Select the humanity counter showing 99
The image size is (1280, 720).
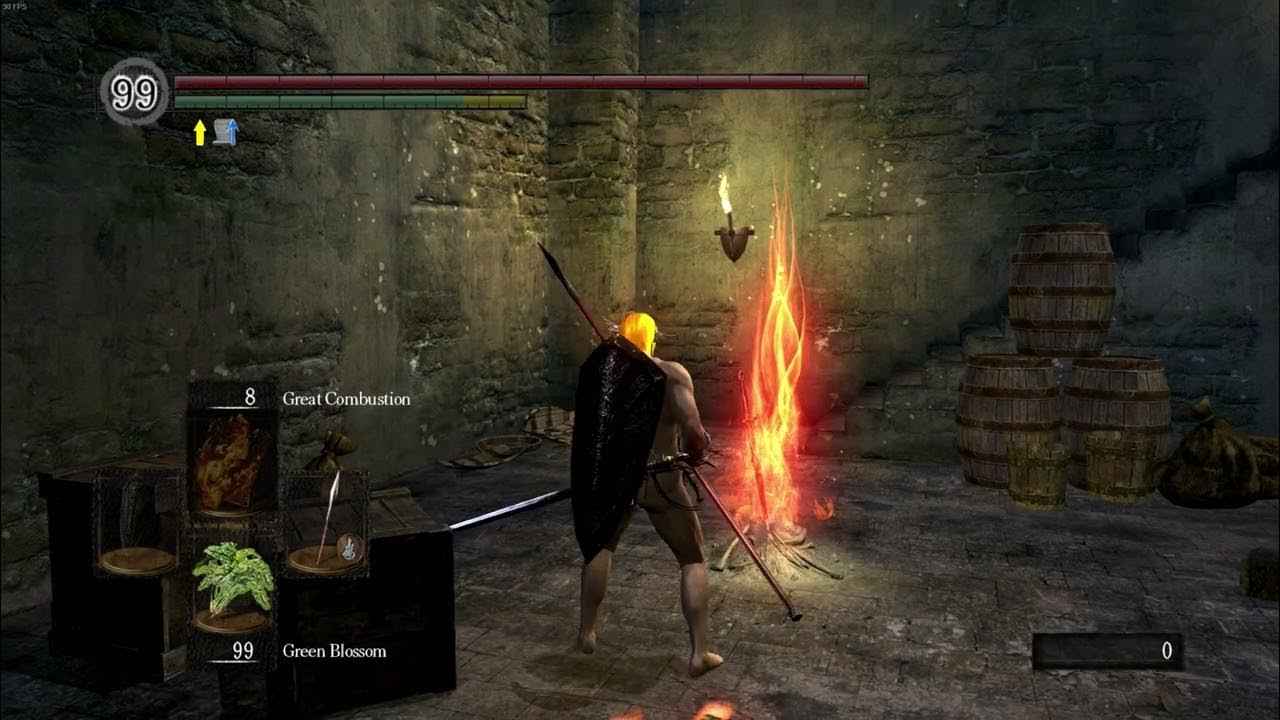135,92
